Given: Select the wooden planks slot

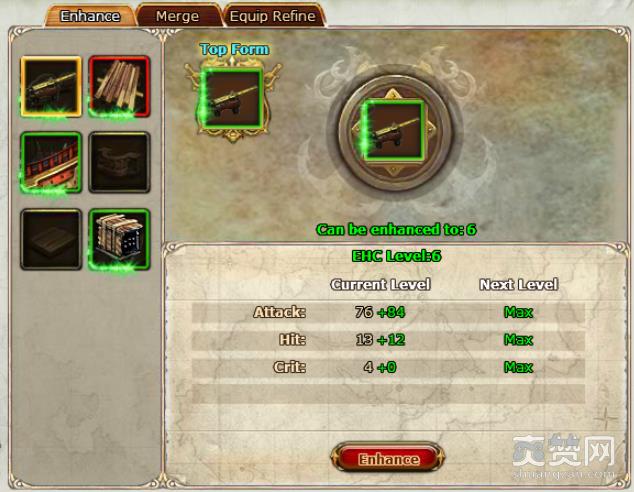Looking at the screenshot, I should pyautogui.click(x=119, y=86).
